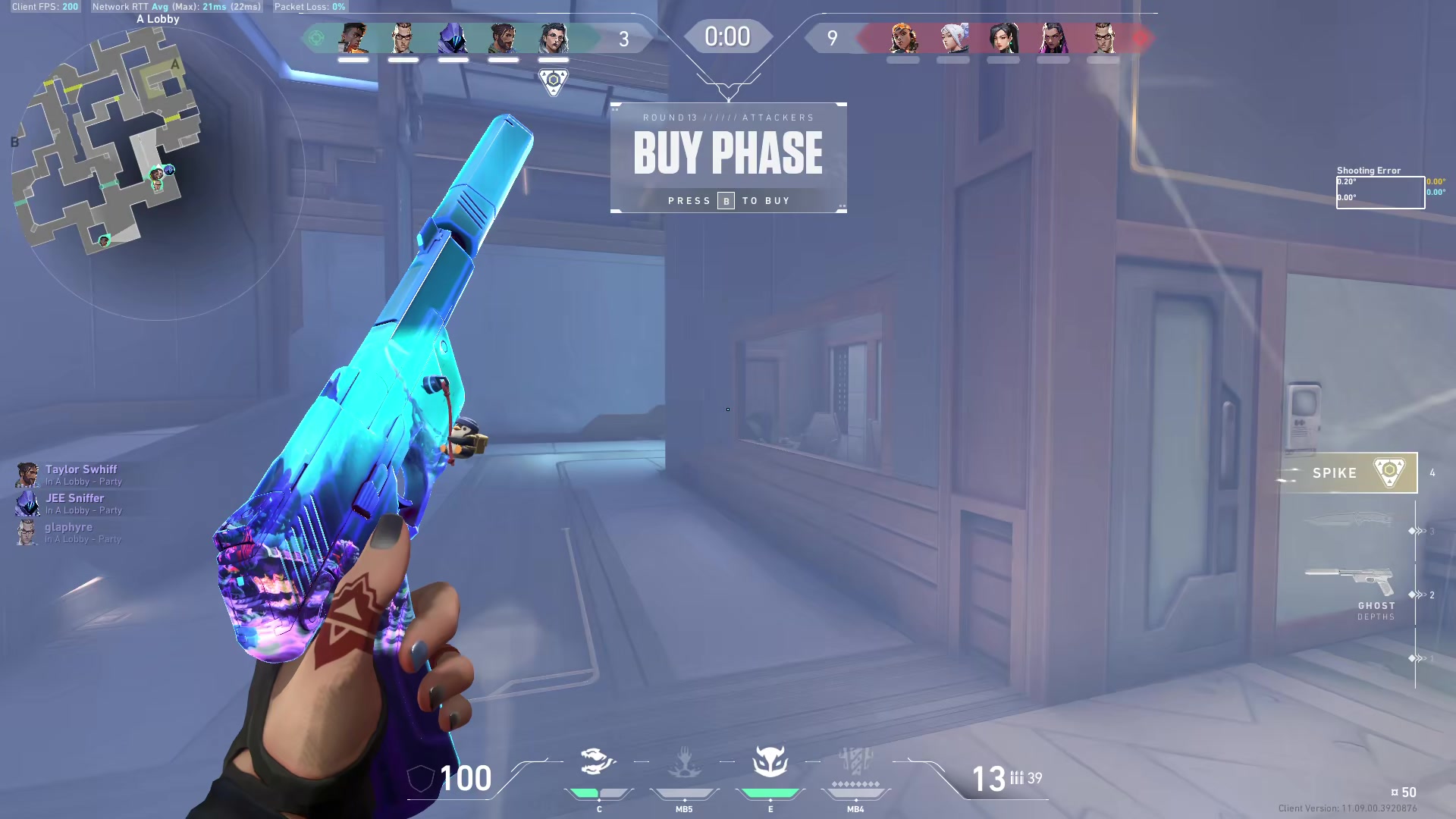Click the round timer showing 0:00
Screen dimensions: 1456x819
coord(726,36)
